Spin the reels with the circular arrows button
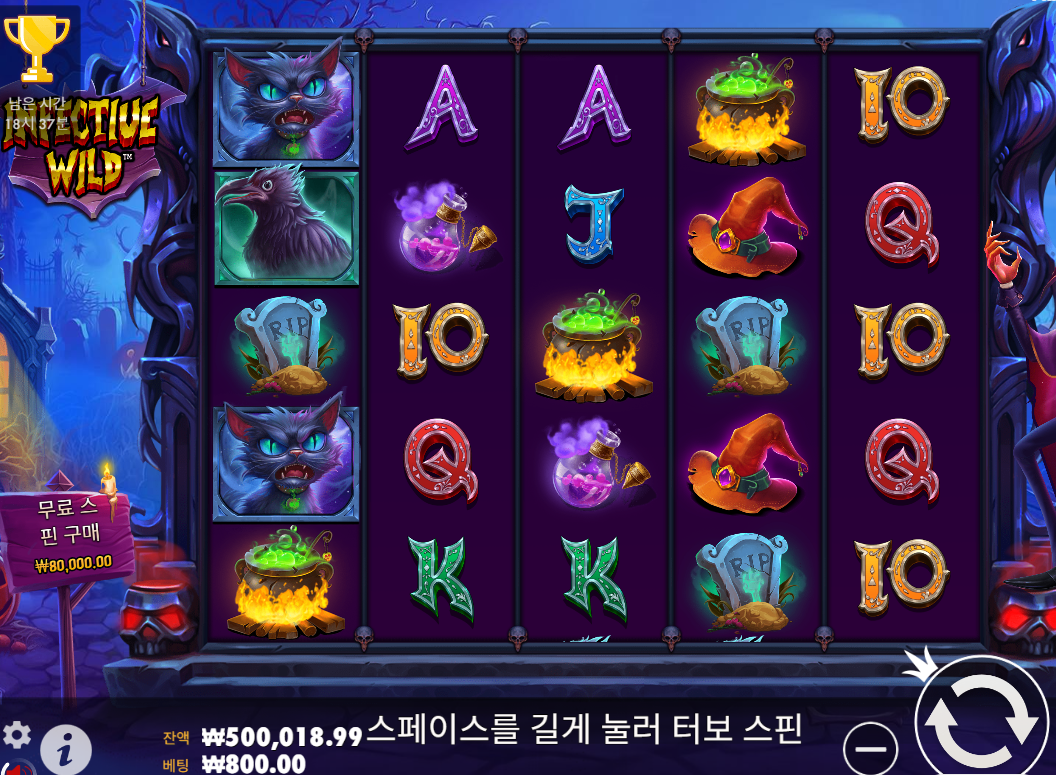This screenshot has width=1056, height=775. pos(983,718)
